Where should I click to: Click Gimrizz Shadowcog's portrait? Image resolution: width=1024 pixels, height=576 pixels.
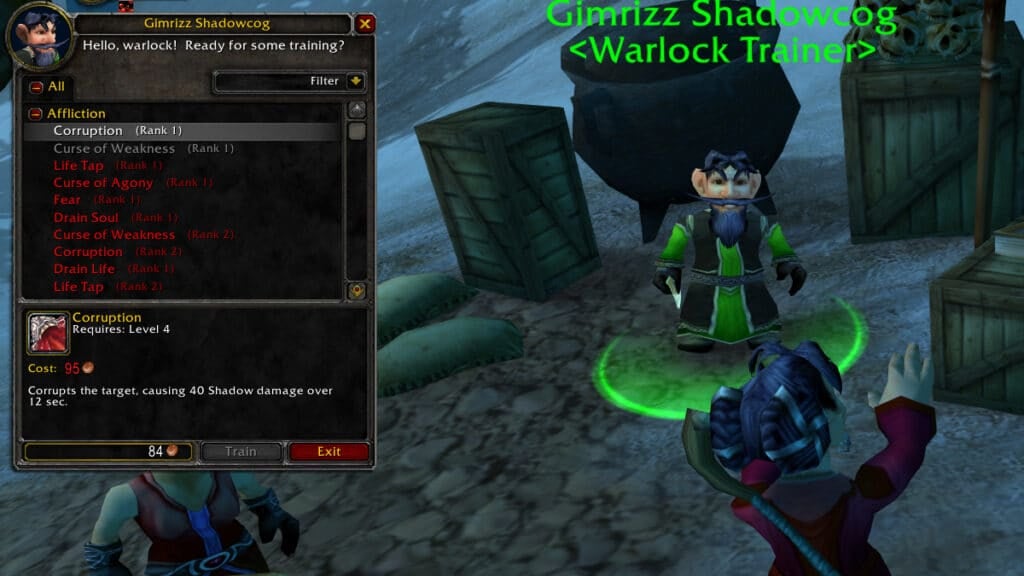[40, 35]
